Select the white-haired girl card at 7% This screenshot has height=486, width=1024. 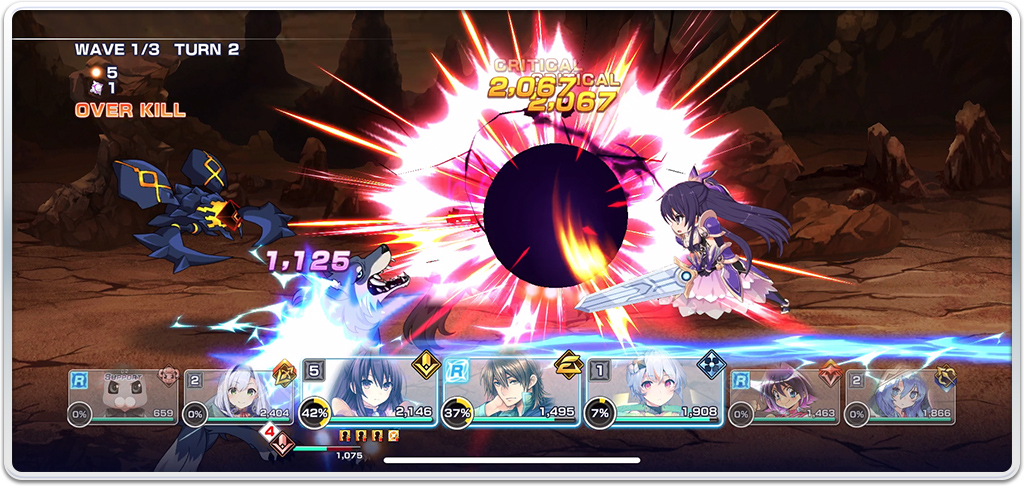tap(654, 395)
